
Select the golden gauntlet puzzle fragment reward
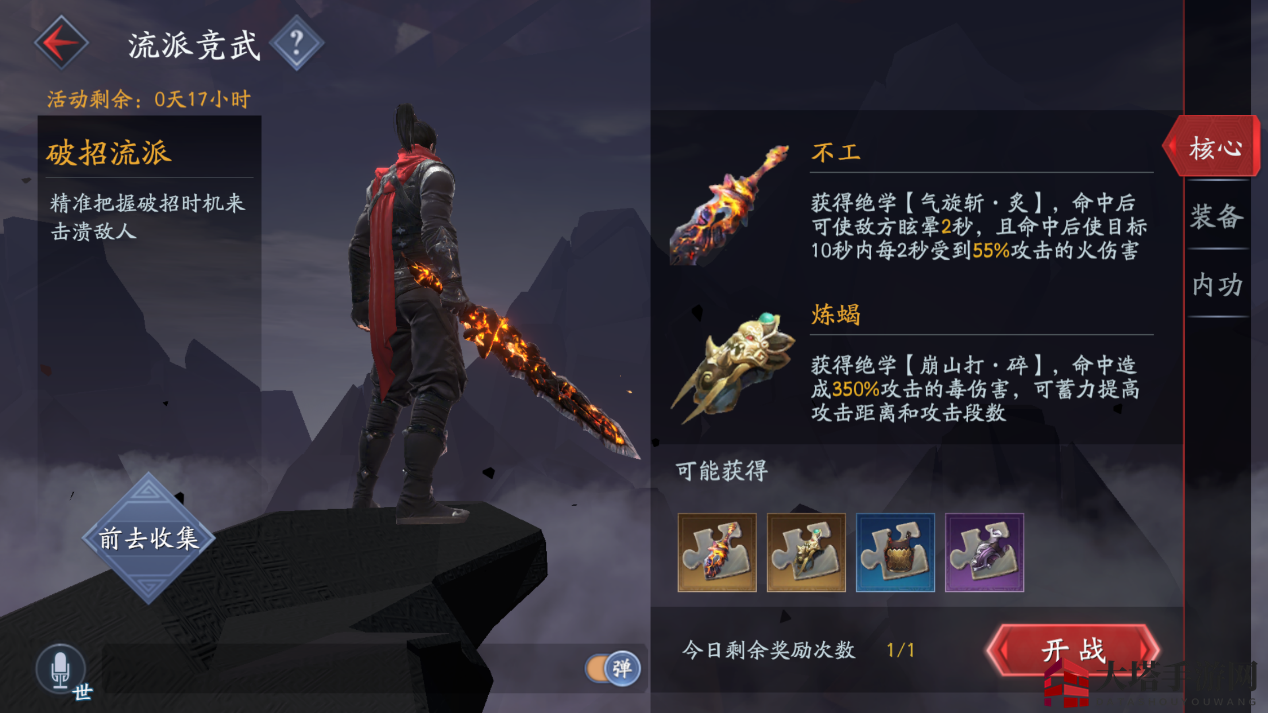coord(806,553)
